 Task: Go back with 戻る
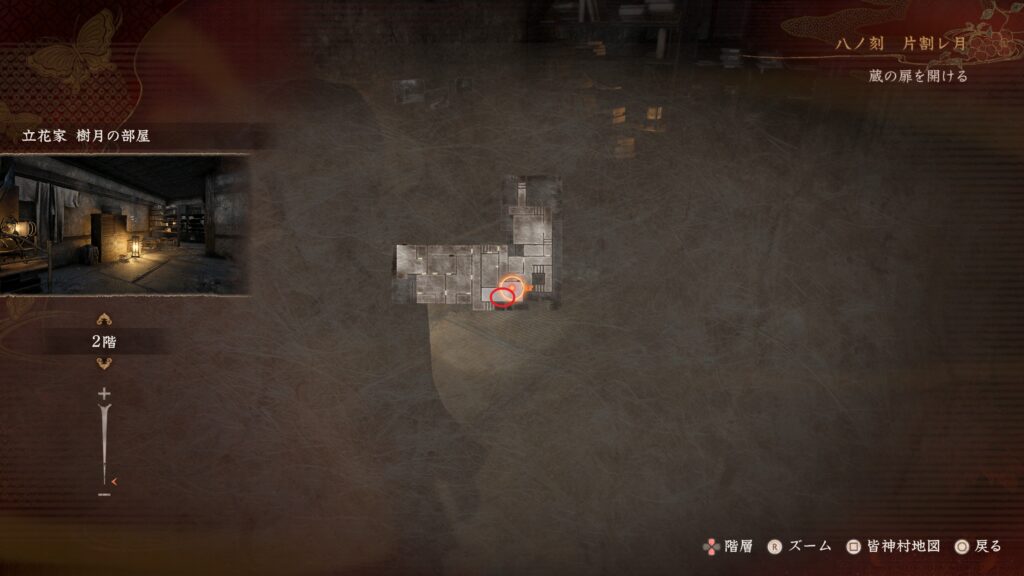[977, 546]
